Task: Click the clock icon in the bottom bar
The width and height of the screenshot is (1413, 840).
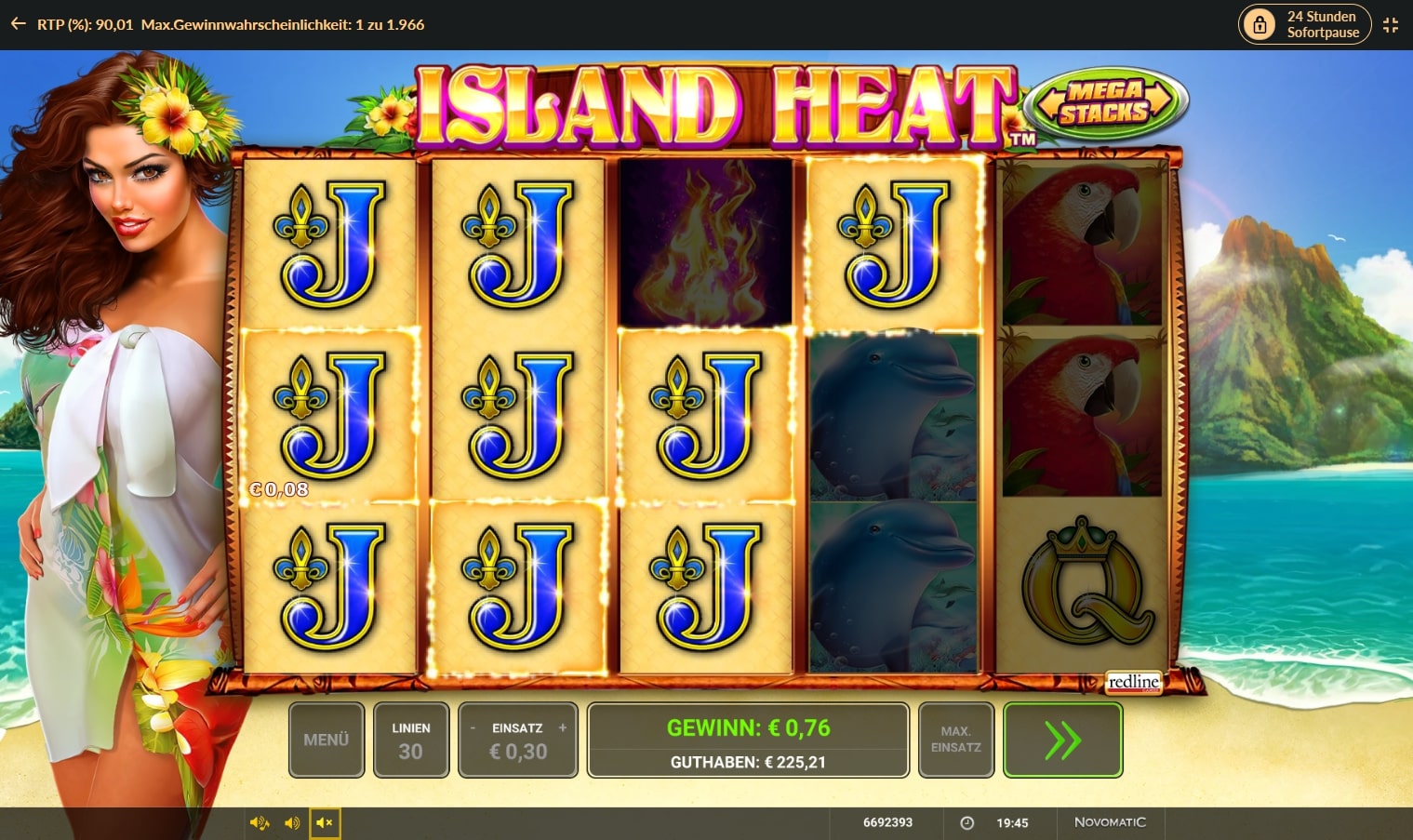Action: click(966, 822)
